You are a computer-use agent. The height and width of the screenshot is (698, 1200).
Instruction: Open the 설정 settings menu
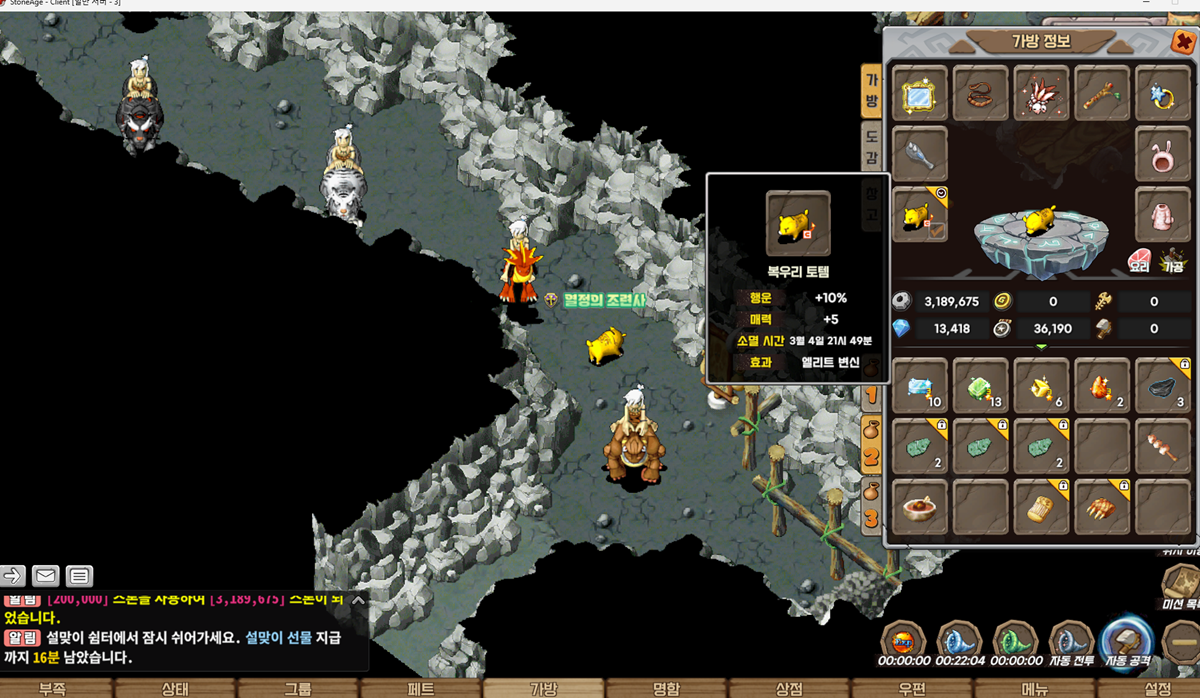coord(1157,688)
